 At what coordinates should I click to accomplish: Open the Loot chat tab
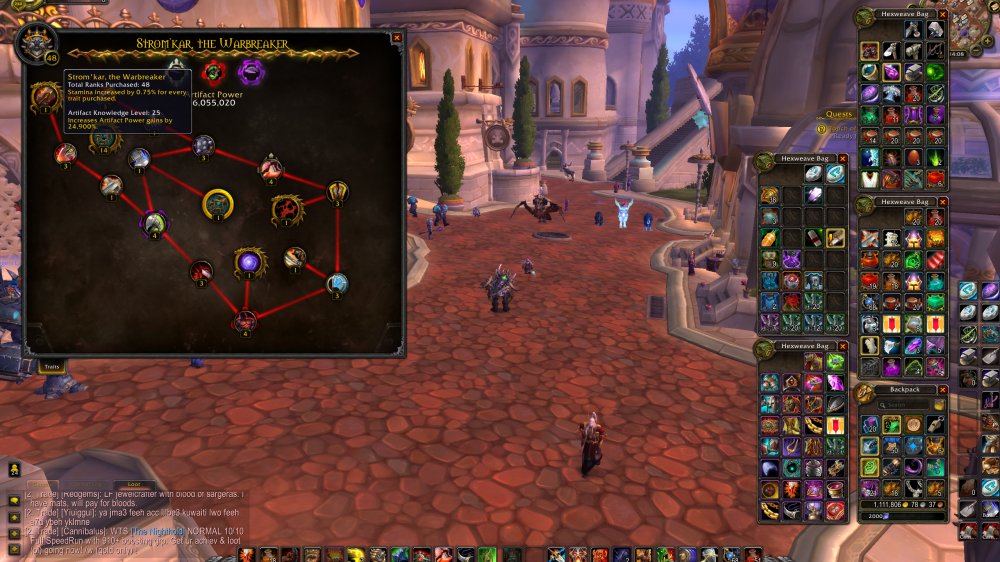point(132,484)
